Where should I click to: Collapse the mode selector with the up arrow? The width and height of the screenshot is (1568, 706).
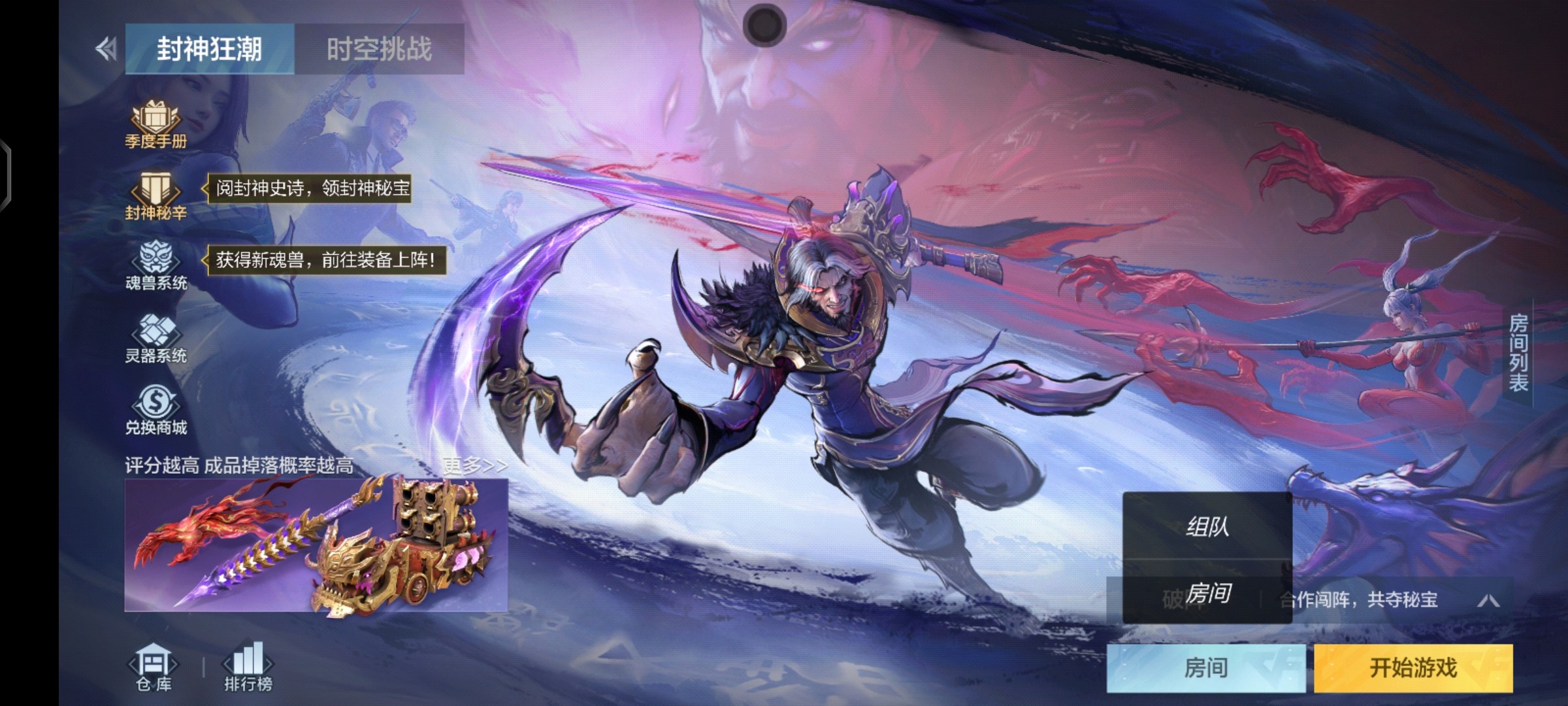[x=1488, y=600]
